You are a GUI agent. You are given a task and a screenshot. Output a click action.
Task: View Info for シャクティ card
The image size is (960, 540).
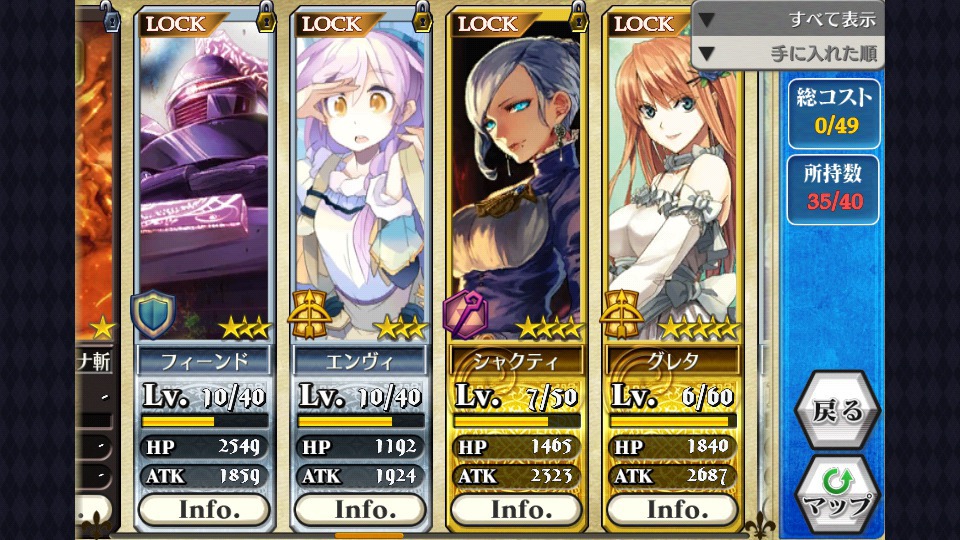click(517, 509)
